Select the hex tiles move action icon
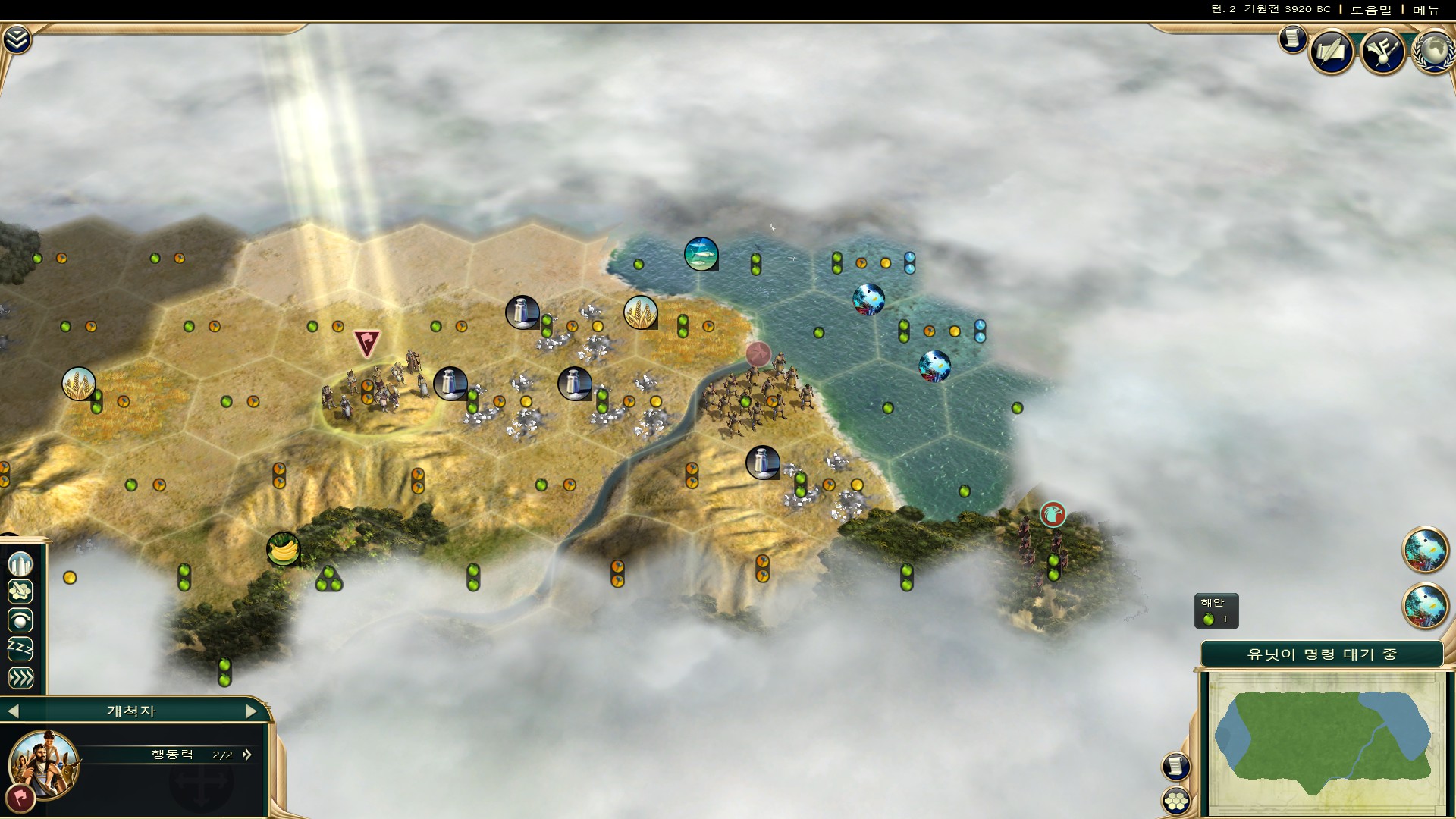Screen dimensions: 1456x819 20,591
